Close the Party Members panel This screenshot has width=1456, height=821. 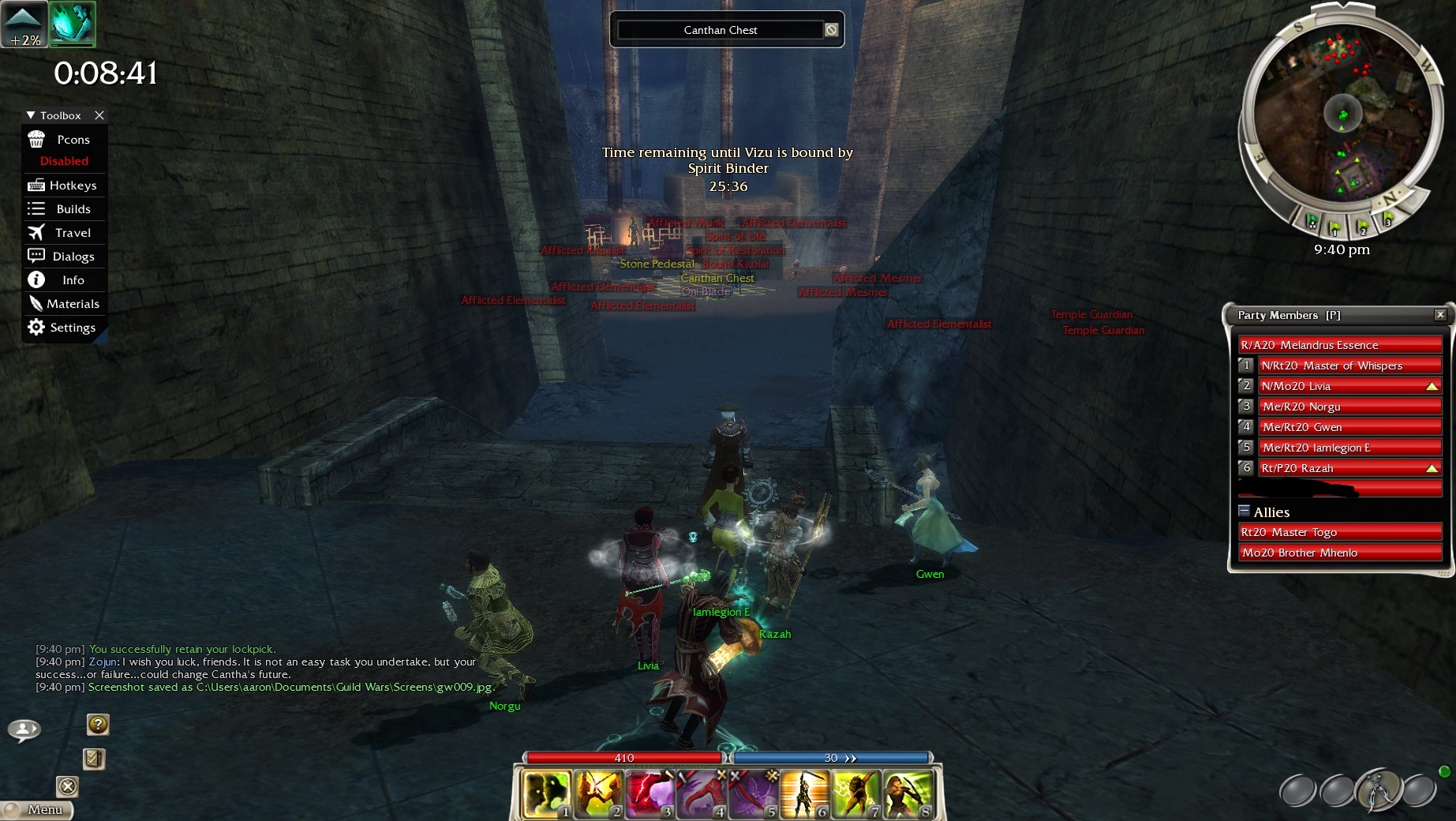pyautogui.click(x=1440, y=315)
